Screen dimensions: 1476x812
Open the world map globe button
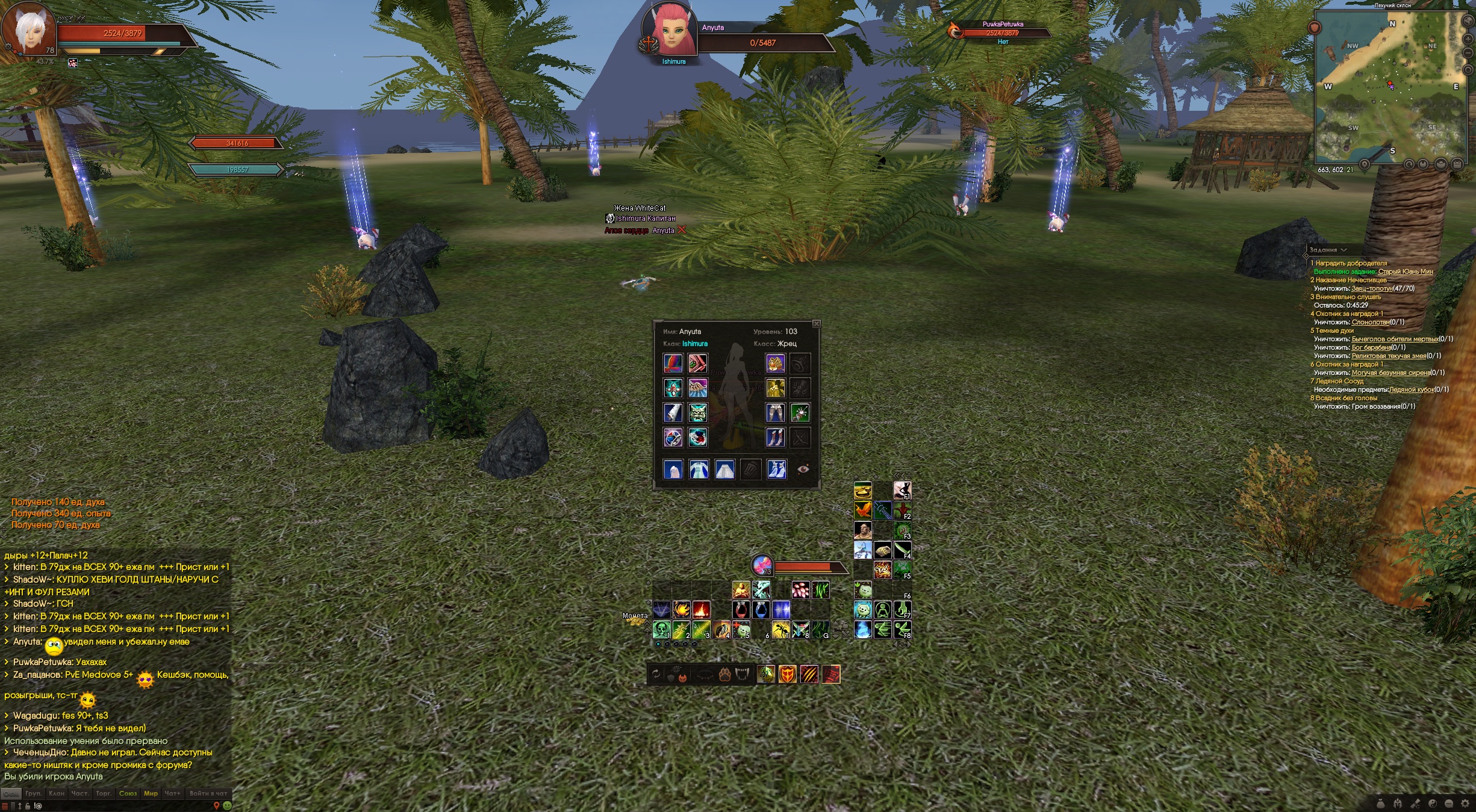coord(1469,22)
